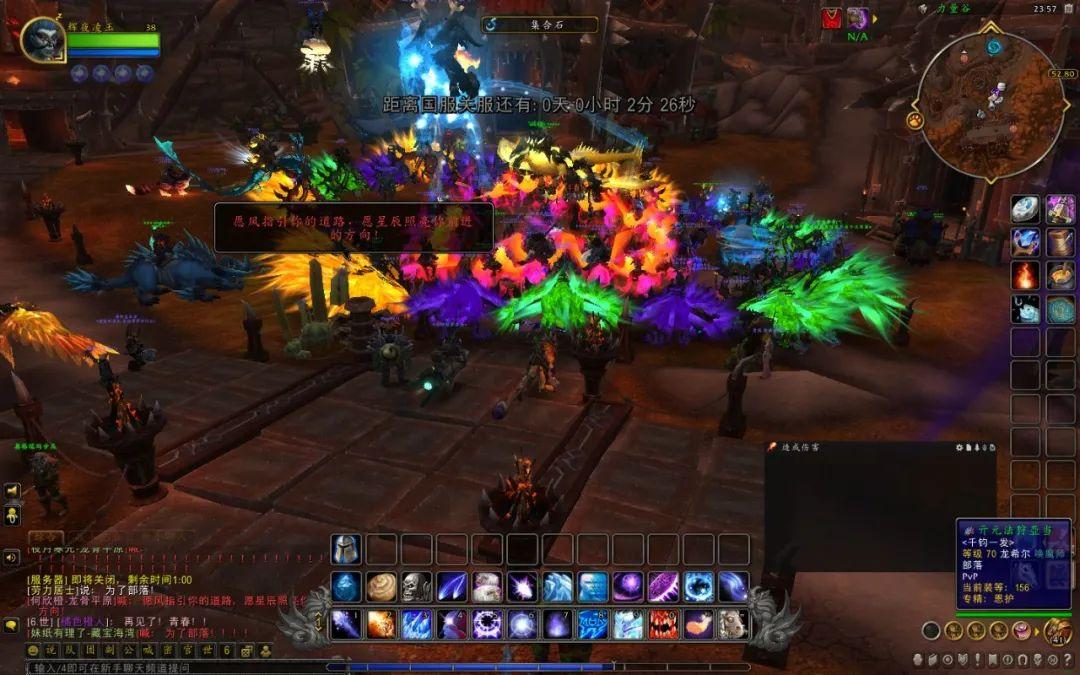This screenshot has width=1080, height=675.
Task: Select the knight helmet action slot
Action: [x=346, y=549]
